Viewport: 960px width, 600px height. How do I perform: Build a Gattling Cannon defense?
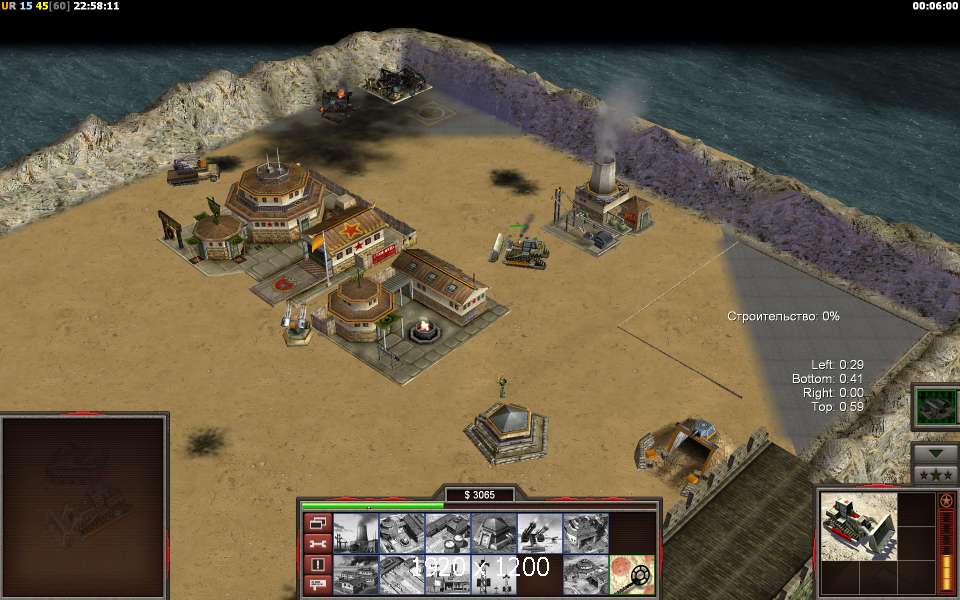pyautogui.click(x=539, y=533)
